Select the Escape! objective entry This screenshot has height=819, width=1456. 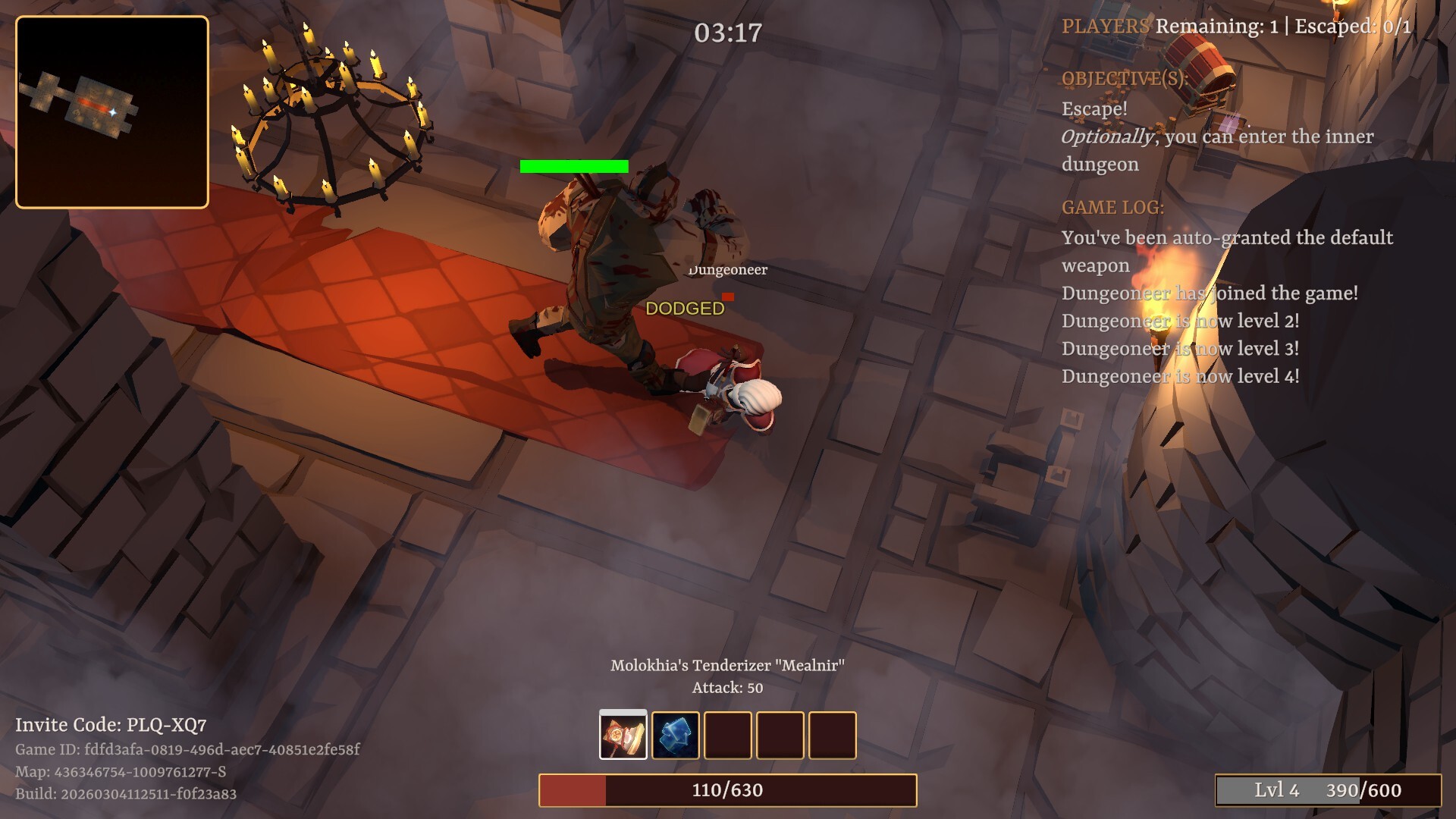pos(1095,108)
